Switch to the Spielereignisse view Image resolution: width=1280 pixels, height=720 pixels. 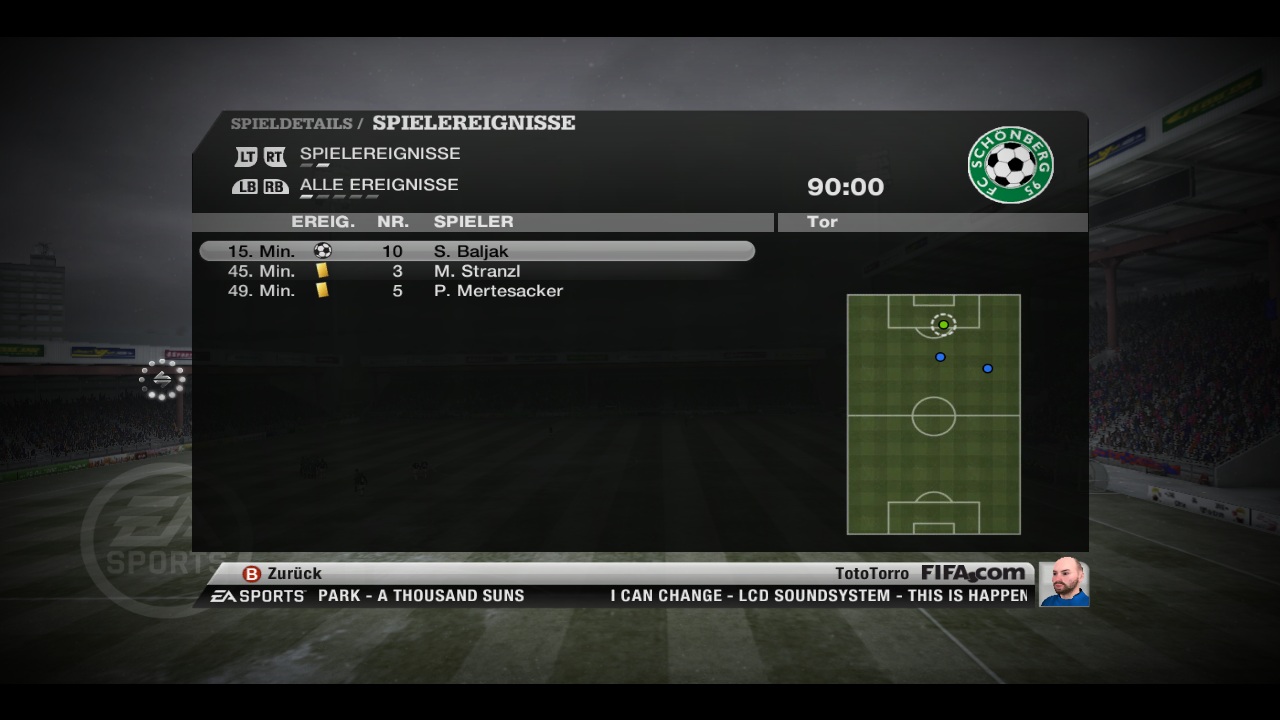(x=379, y=154)
